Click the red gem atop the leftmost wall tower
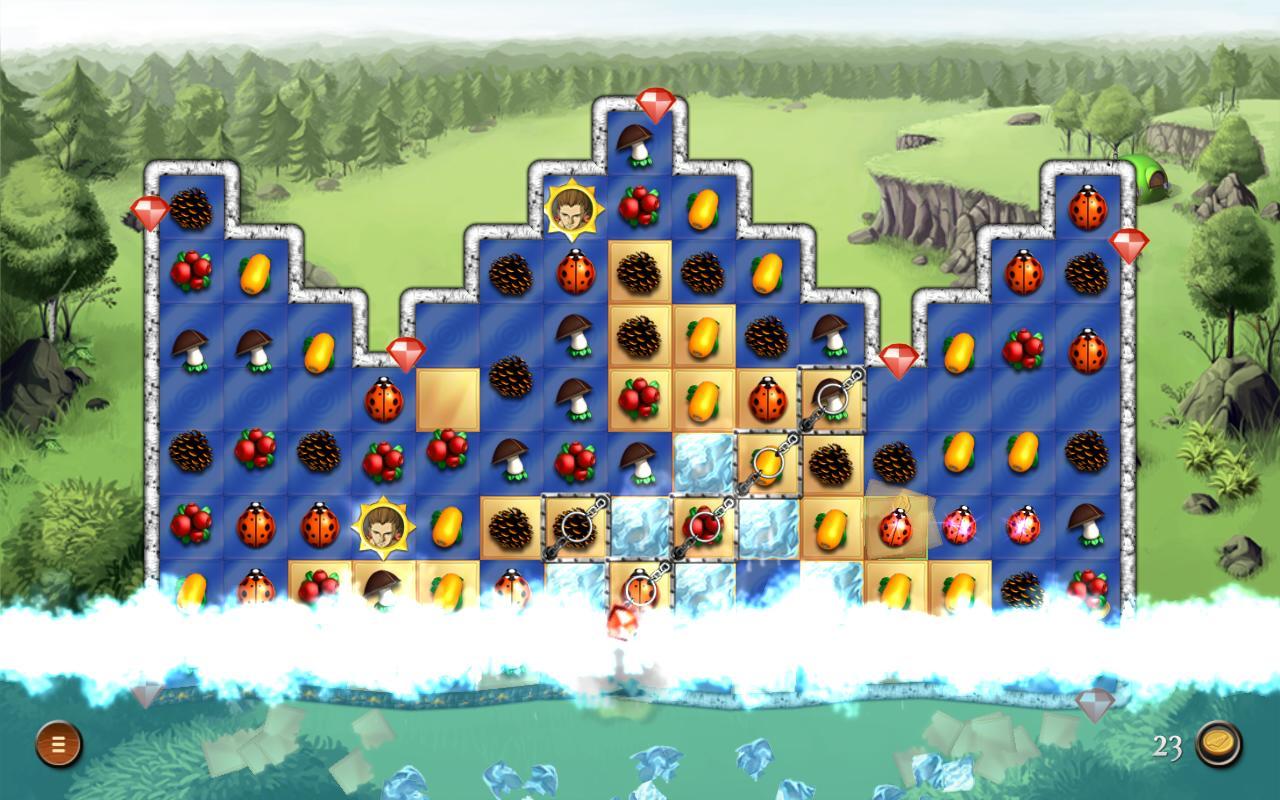Image resolution: width=1280 pixels, height=800 pixels. pyautogui.click(x=151, y=213)
